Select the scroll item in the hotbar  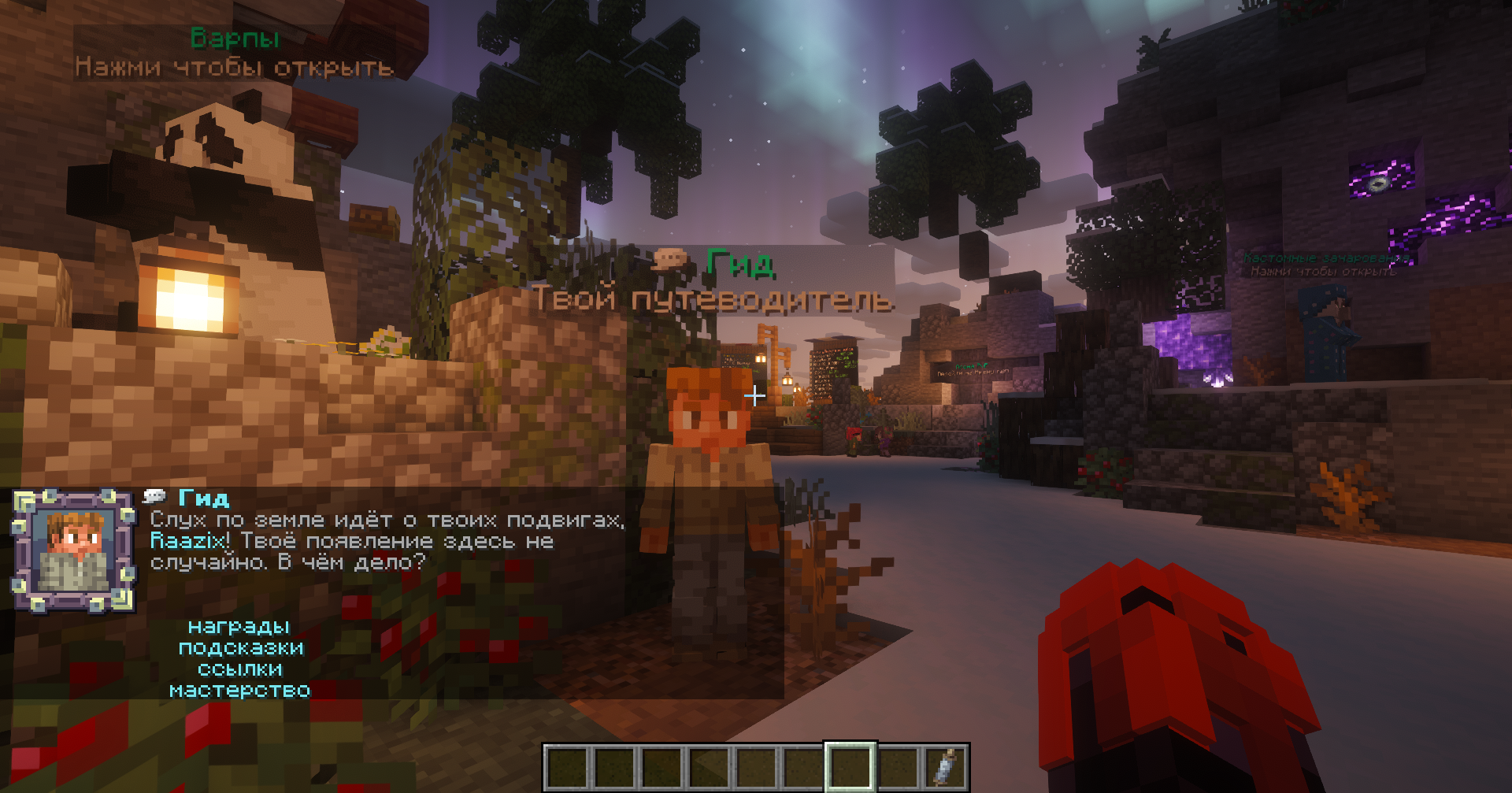(x=945, y=766)
